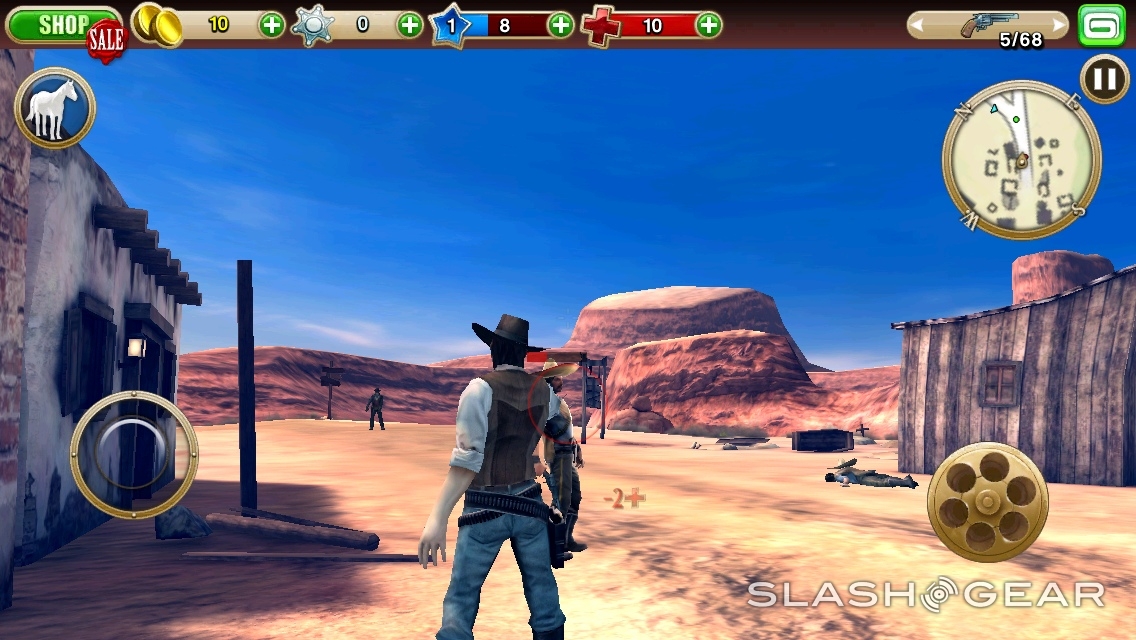Pause the game
The width and height of the screenshot is (1136, 640).
(1105, 78)
